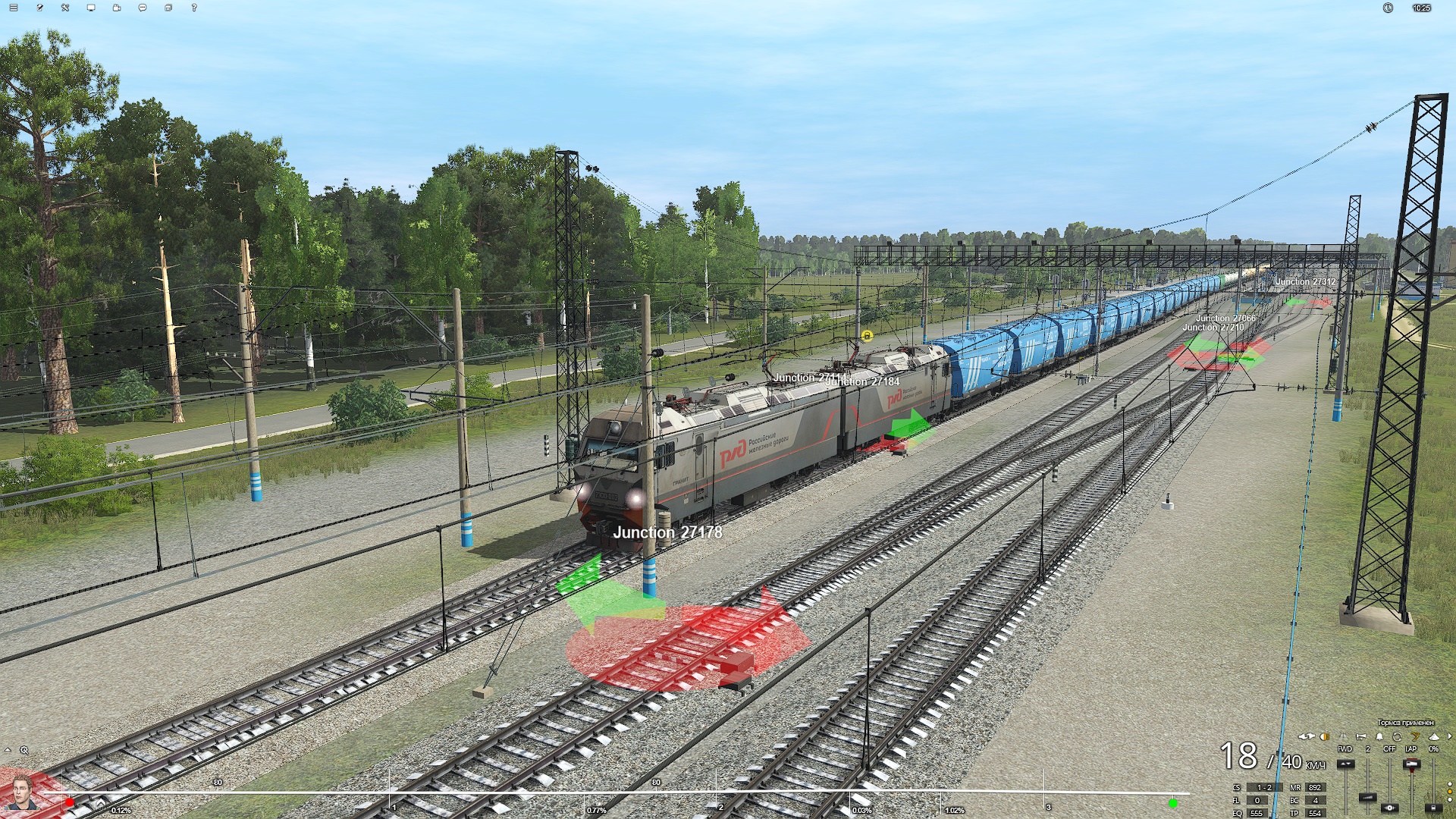Toggle the sanding pile icon
1456x819 pixels.
(x=1433, y=736)
